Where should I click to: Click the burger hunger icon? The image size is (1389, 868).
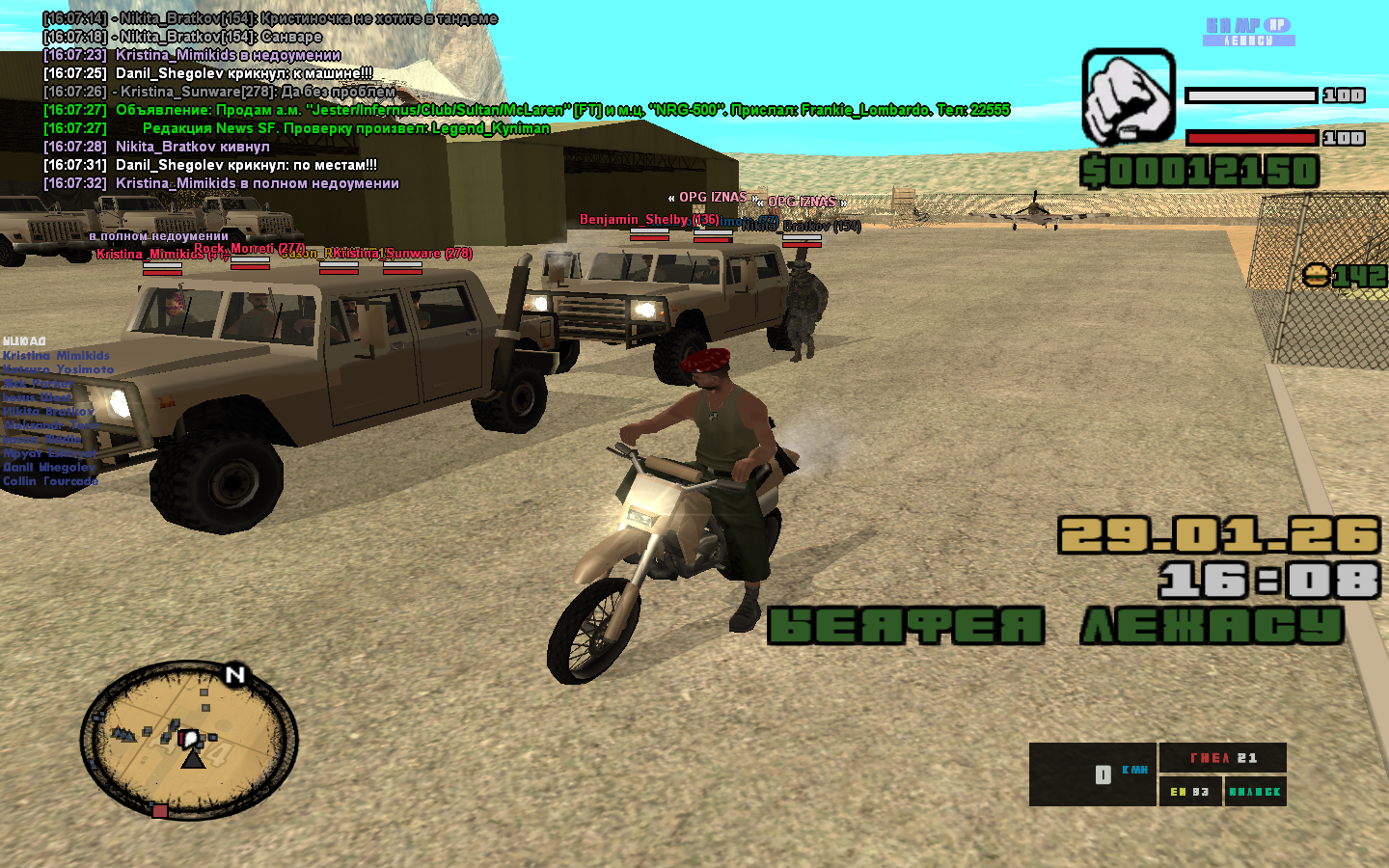pos(1317,277)
